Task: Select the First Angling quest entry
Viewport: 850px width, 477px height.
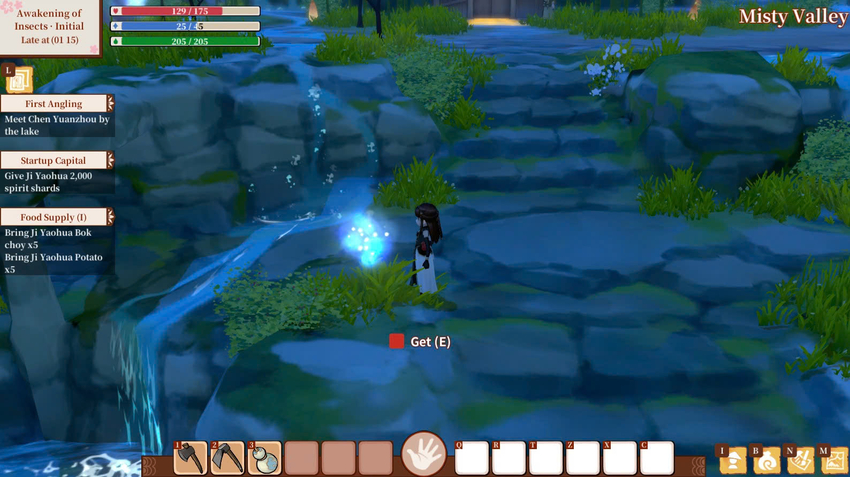Action: 56,103
